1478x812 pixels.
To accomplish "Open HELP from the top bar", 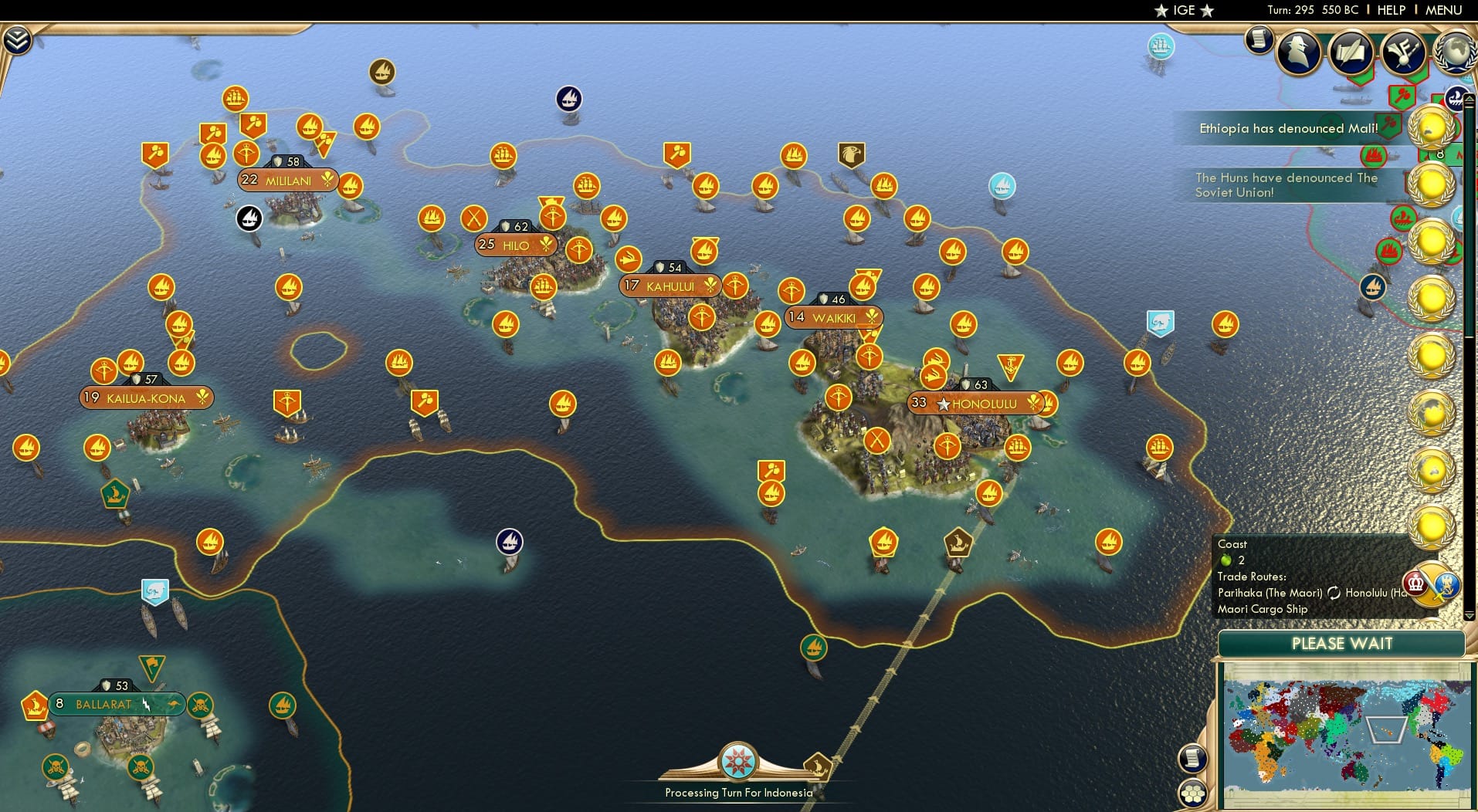I will coord(1392,10).
